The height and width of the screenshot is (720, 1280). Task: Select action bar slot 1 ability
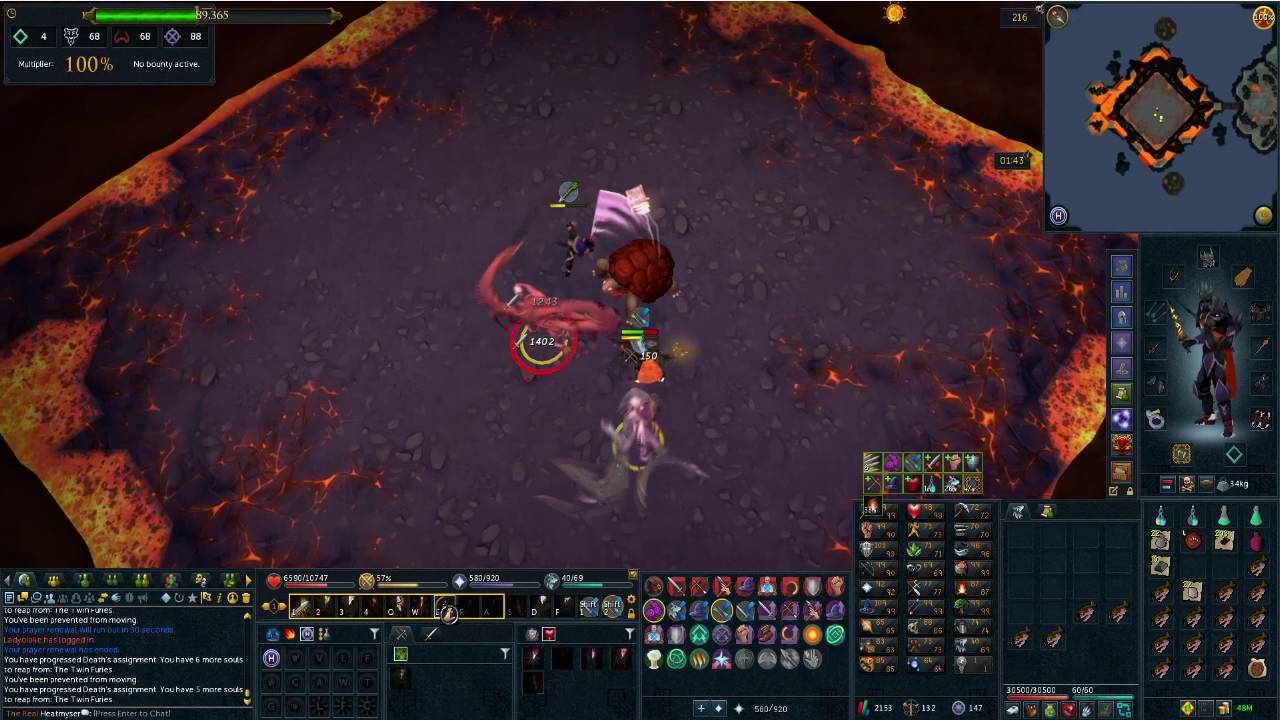click(x=300, y=606)
